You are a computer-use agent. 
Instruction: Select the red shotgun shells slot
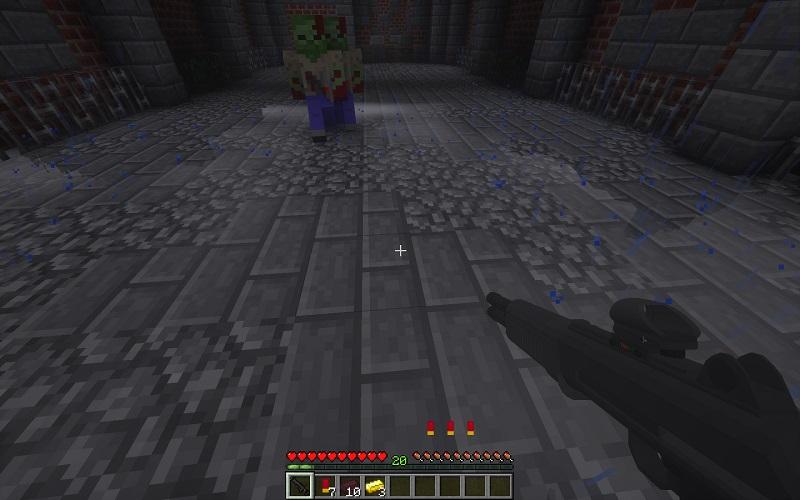[x=325, y=487]
